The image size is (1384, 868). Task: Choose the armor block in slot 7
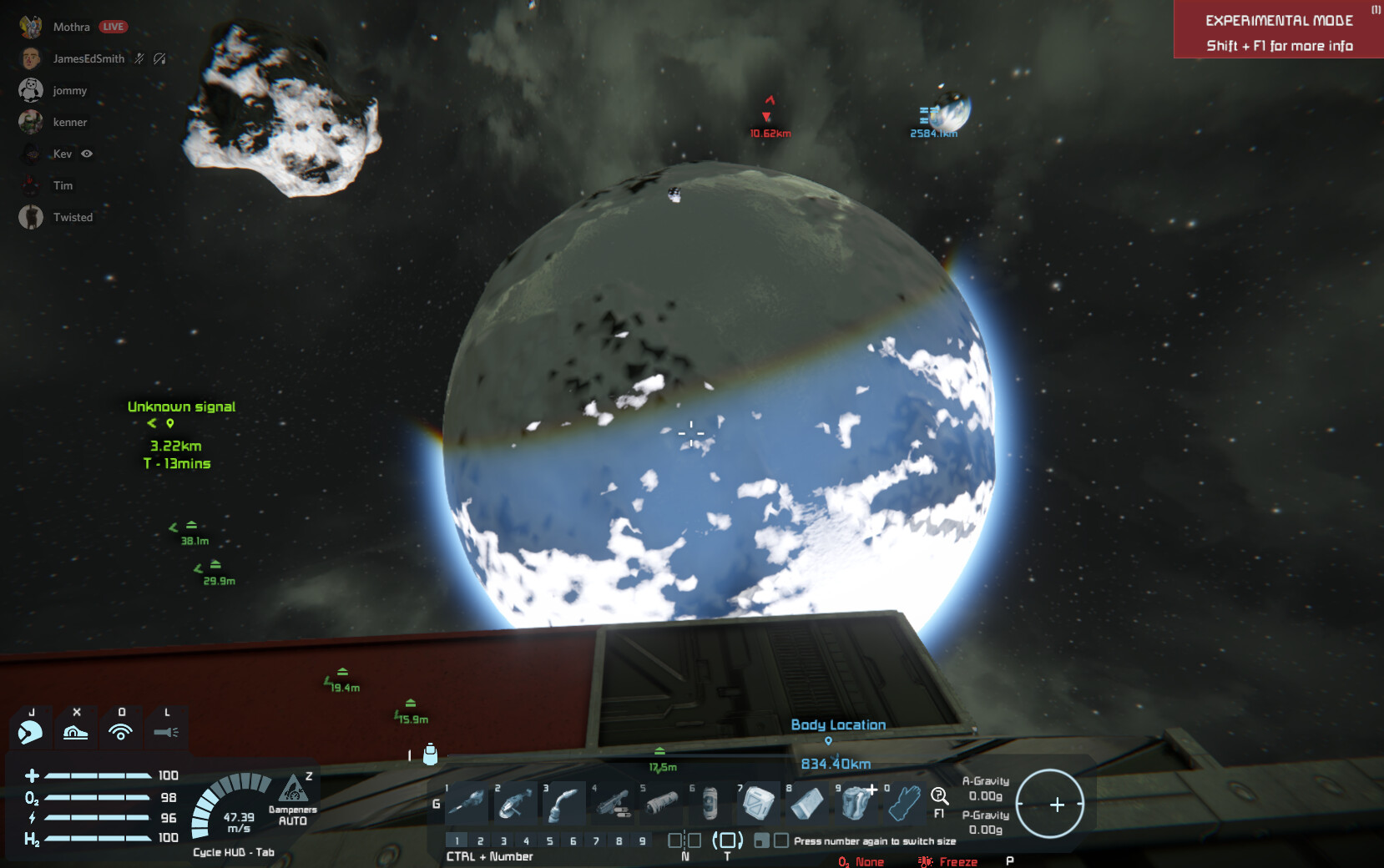(759, 803)
